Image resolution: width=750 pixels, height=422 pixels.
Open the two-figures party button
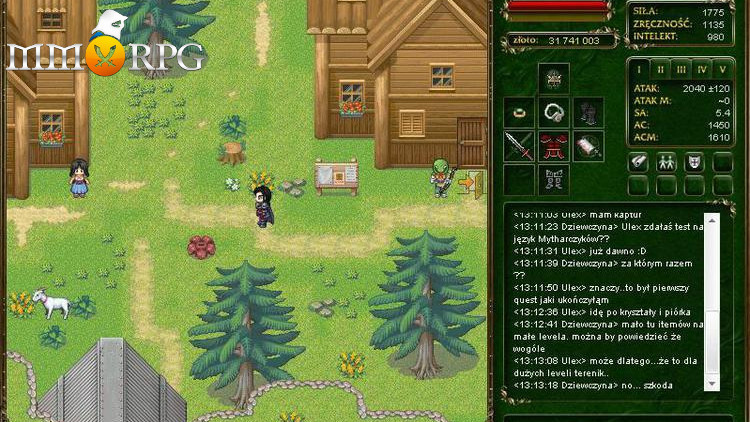(x=666, y=162)
